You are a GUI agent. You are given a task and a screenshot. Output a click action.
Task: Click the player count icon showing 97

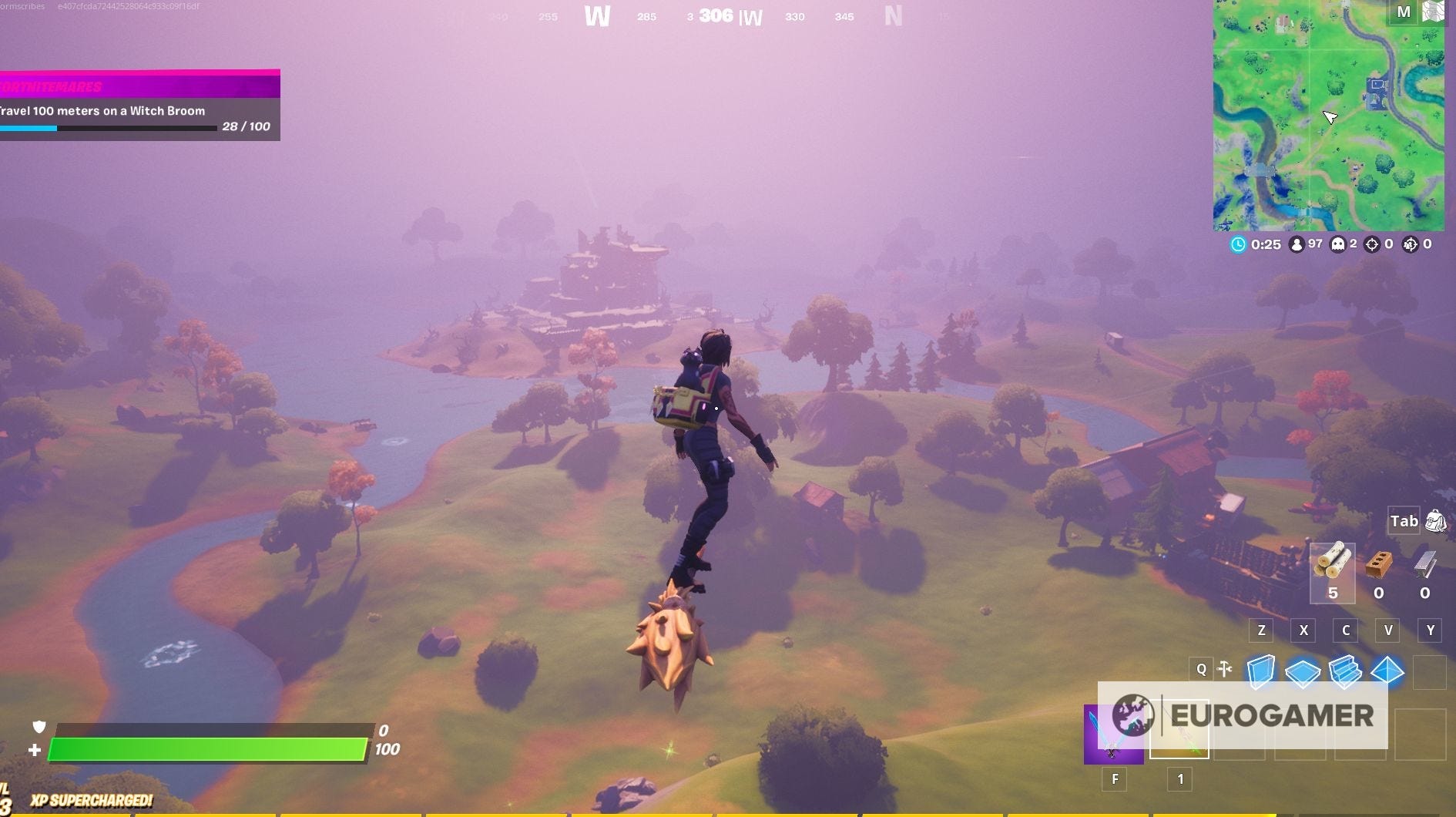(1297, 244)
